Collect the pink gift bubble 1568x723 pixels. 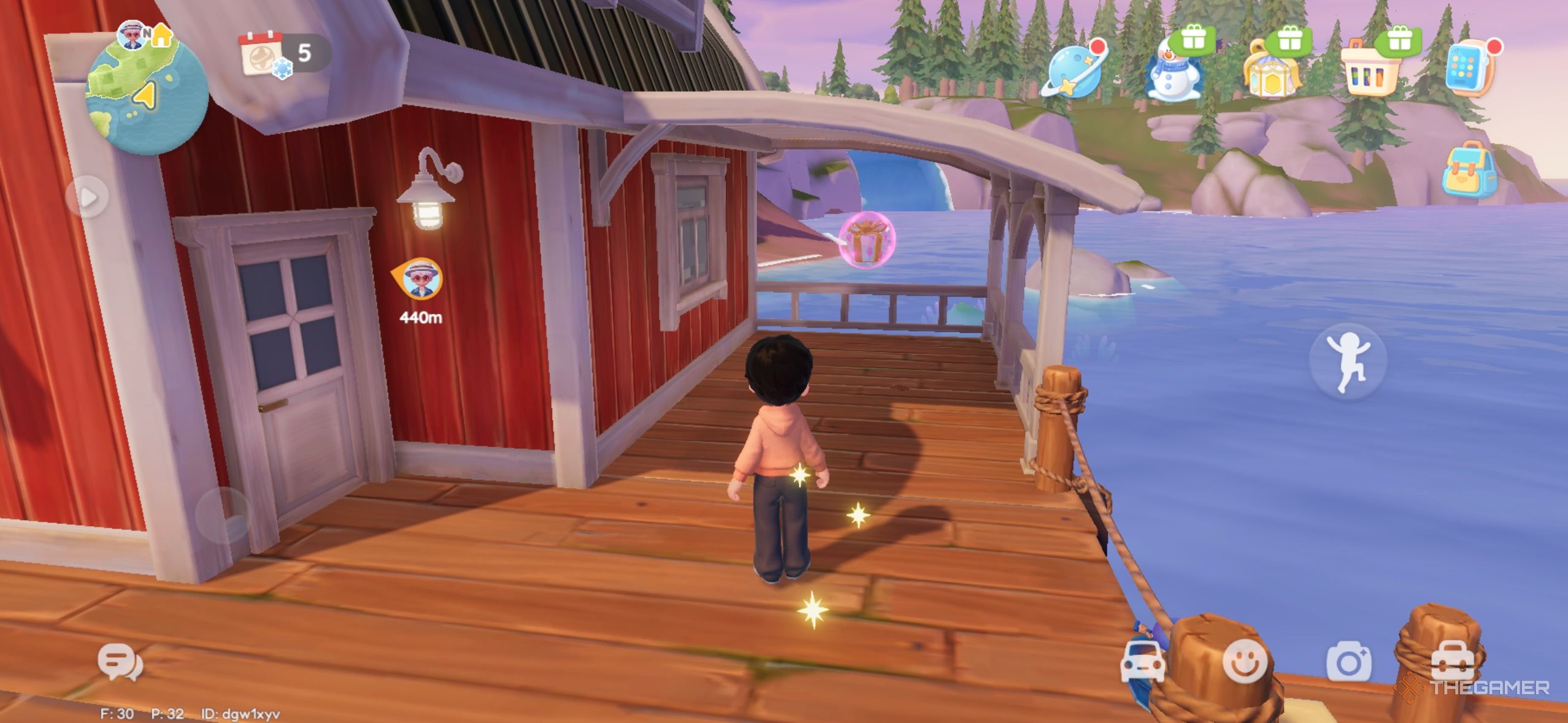coord(867,240)
